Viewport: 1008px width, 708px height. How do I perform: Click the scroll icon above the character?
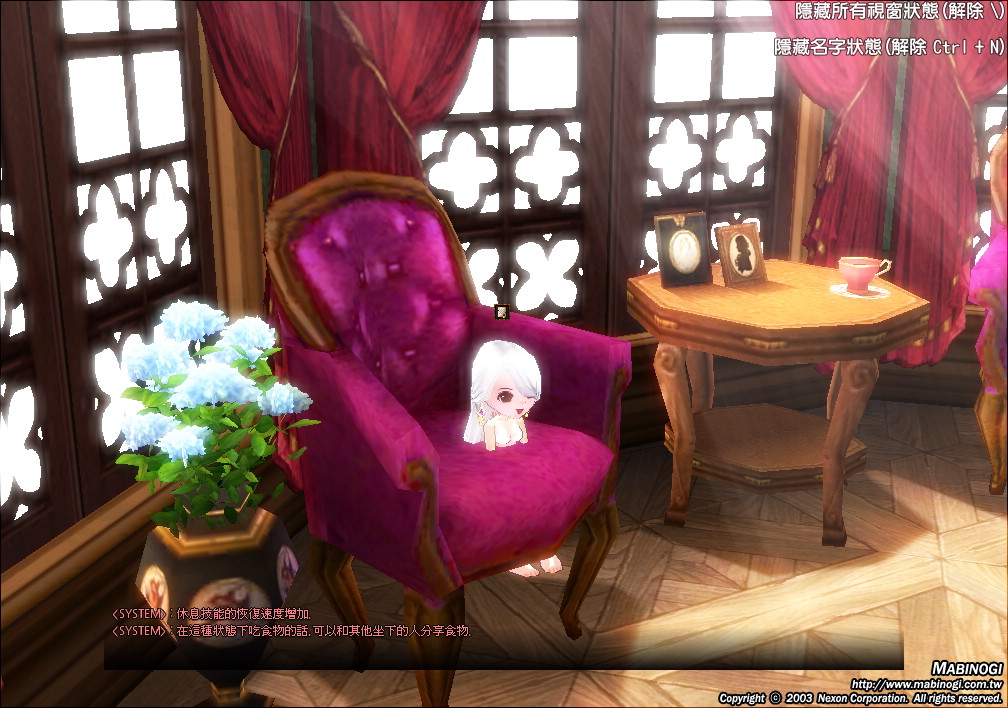tap(502, 312)
